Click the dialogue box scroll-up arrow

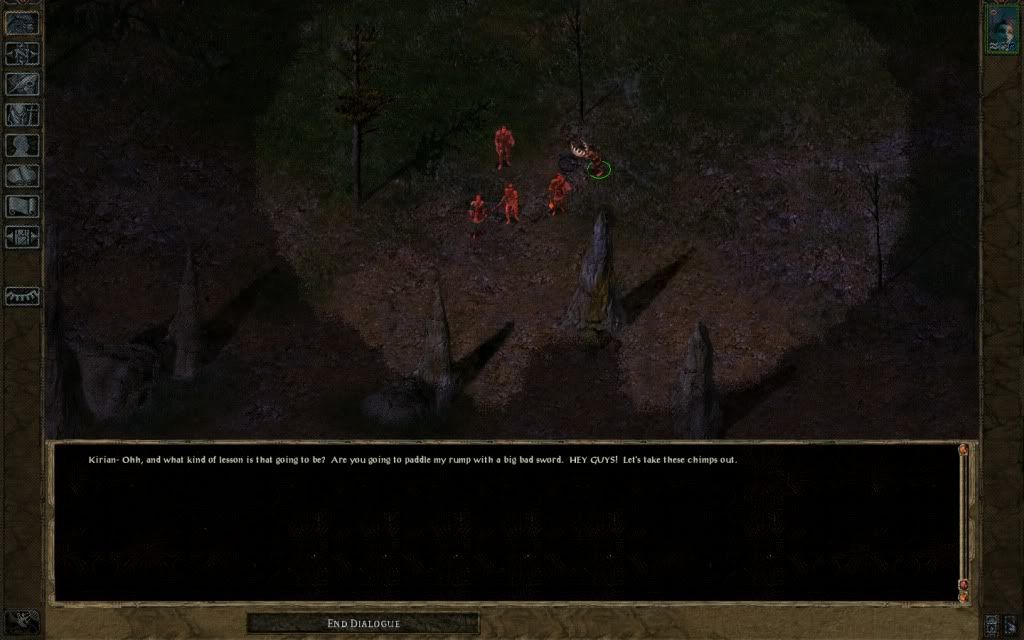pos(963,451)
